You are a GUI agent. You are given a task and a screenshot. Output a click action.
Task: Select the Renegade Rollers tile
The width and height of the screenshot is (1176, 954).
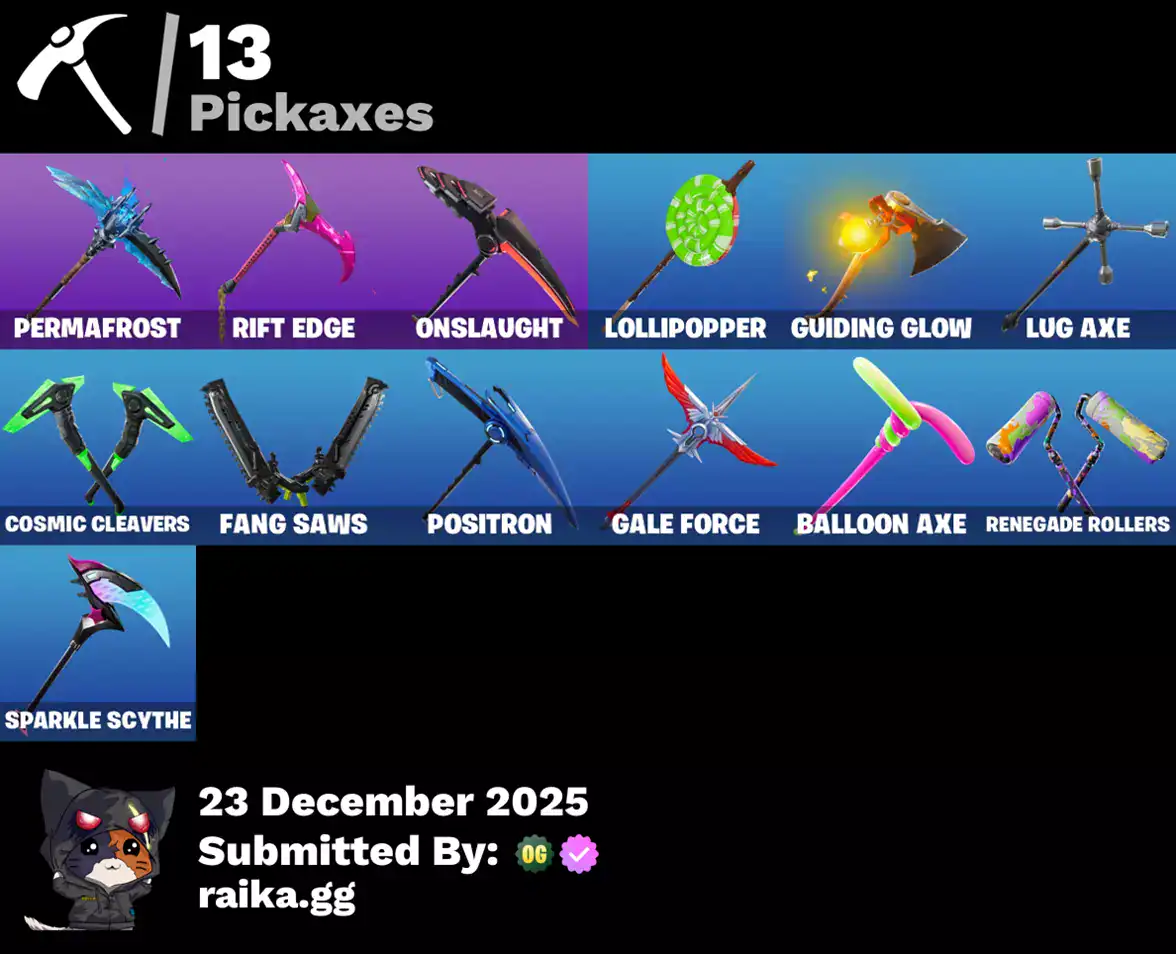tap(1078, 446)
